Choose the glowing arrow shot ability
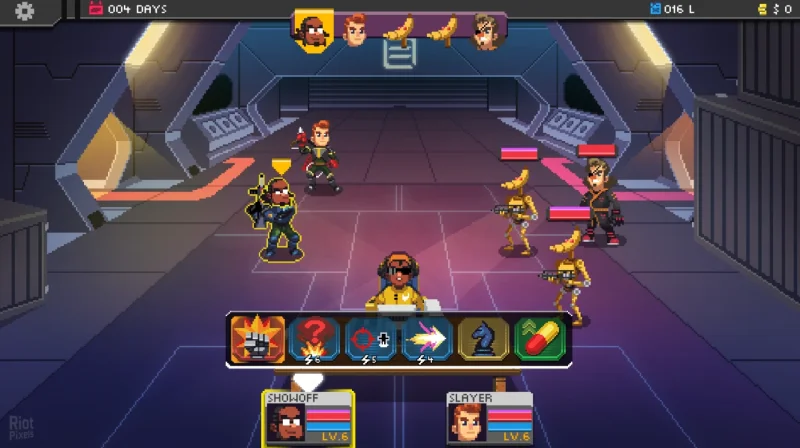This screenshot has height=448, width=800. 428,339
